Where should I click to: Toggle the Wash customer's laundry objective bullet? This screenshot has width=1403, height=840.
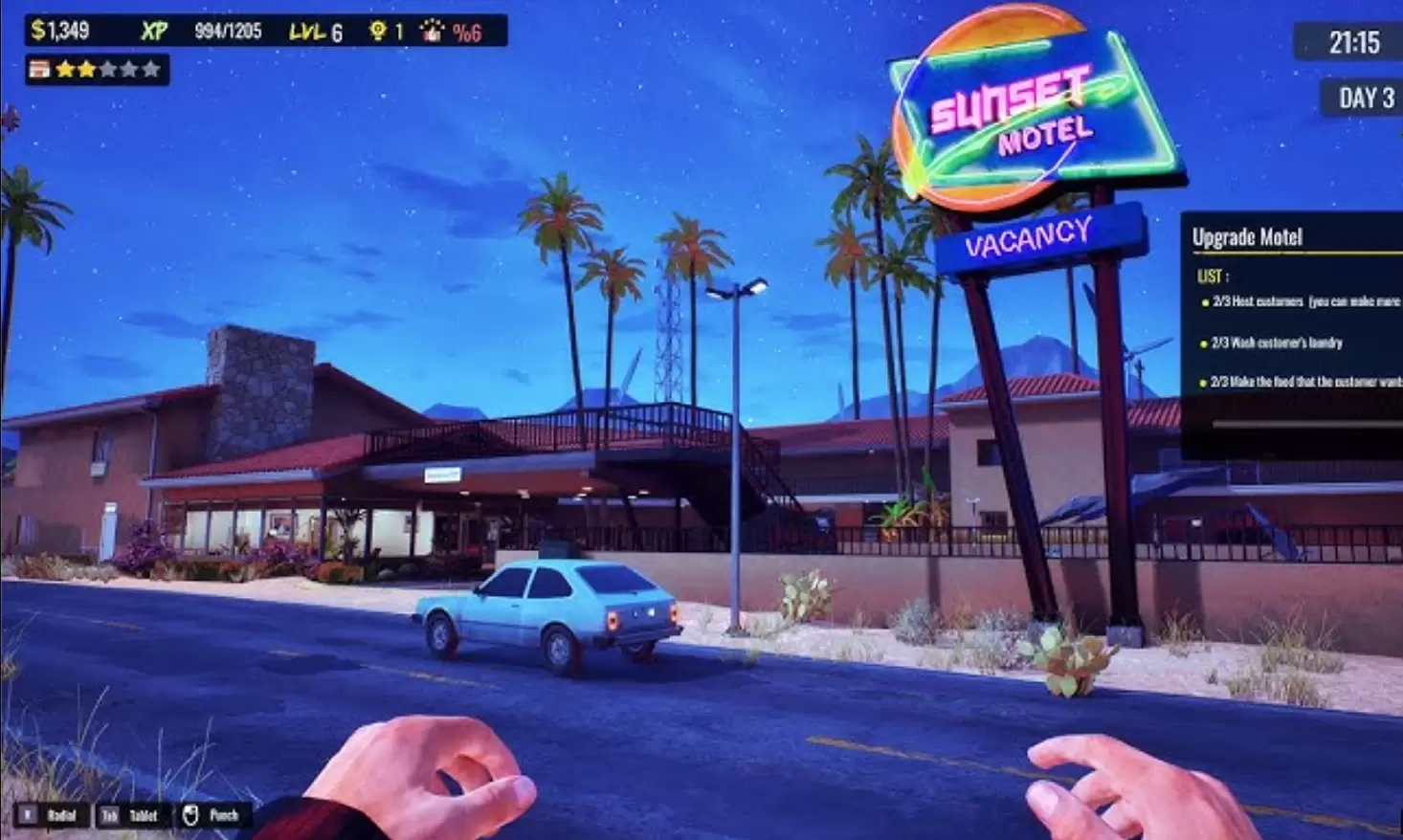(x=1203, y=342)
